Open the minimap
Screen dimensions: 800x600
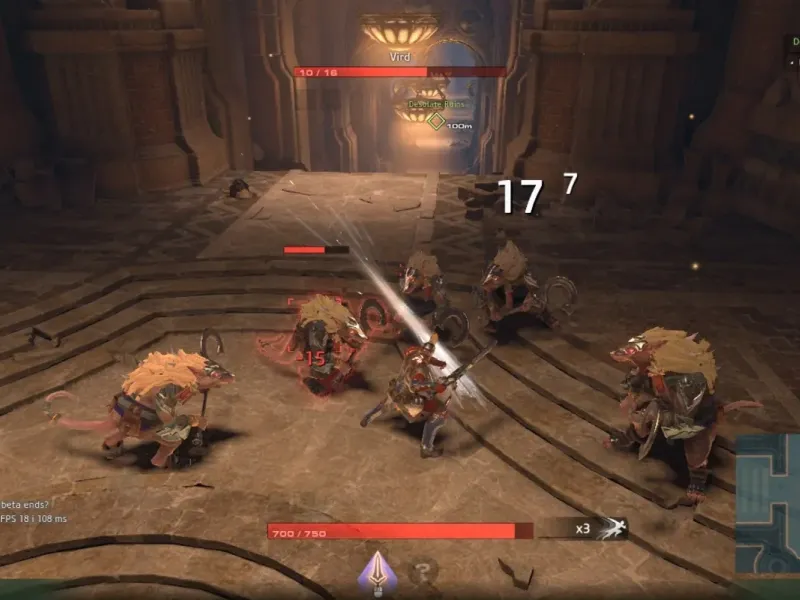coord(768,503)
